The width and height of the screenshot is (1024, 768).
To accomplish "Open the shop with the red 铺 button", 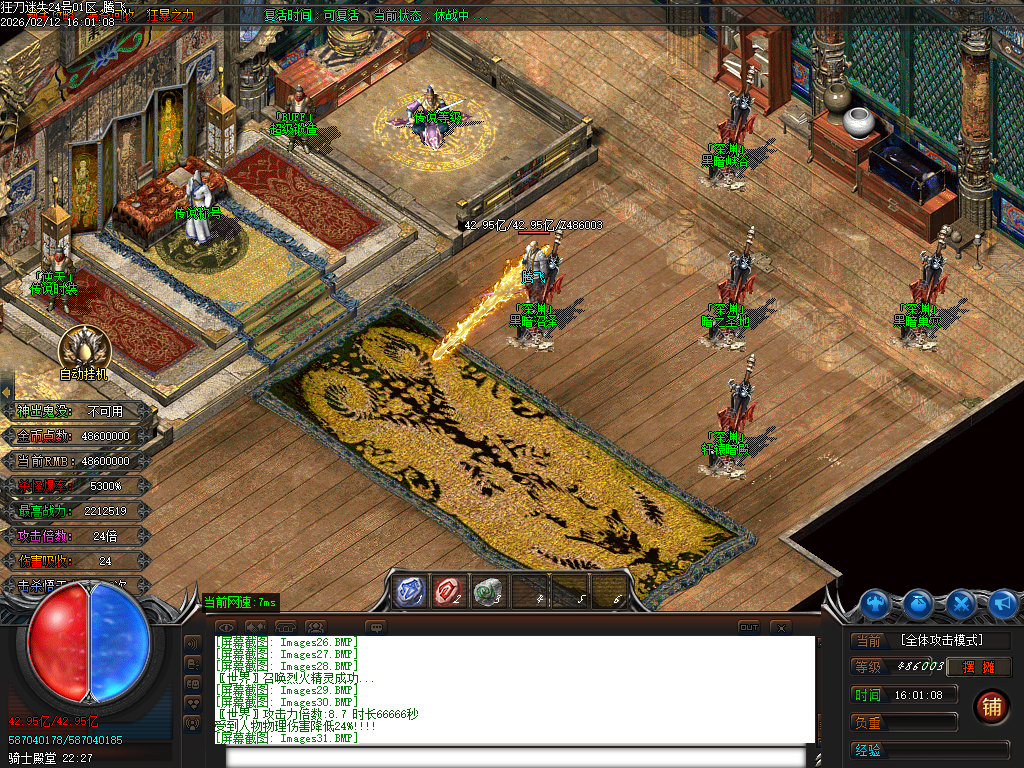I will tap(991, 706).
